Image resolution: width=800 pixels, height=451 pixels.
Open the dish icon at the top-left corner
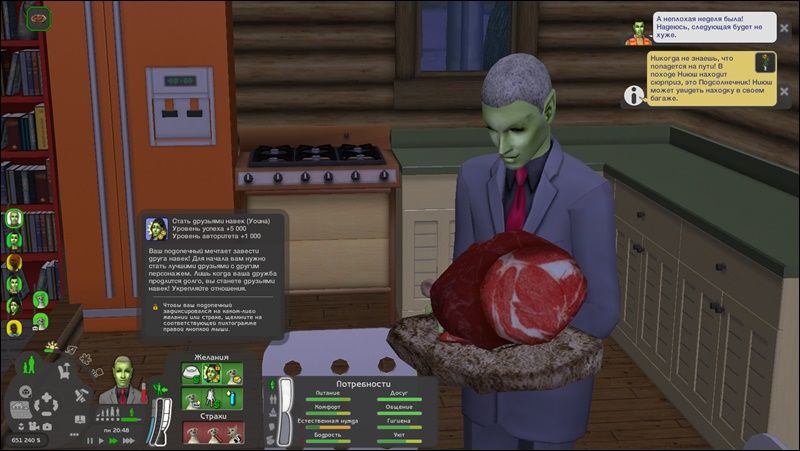tap(38, 16)
